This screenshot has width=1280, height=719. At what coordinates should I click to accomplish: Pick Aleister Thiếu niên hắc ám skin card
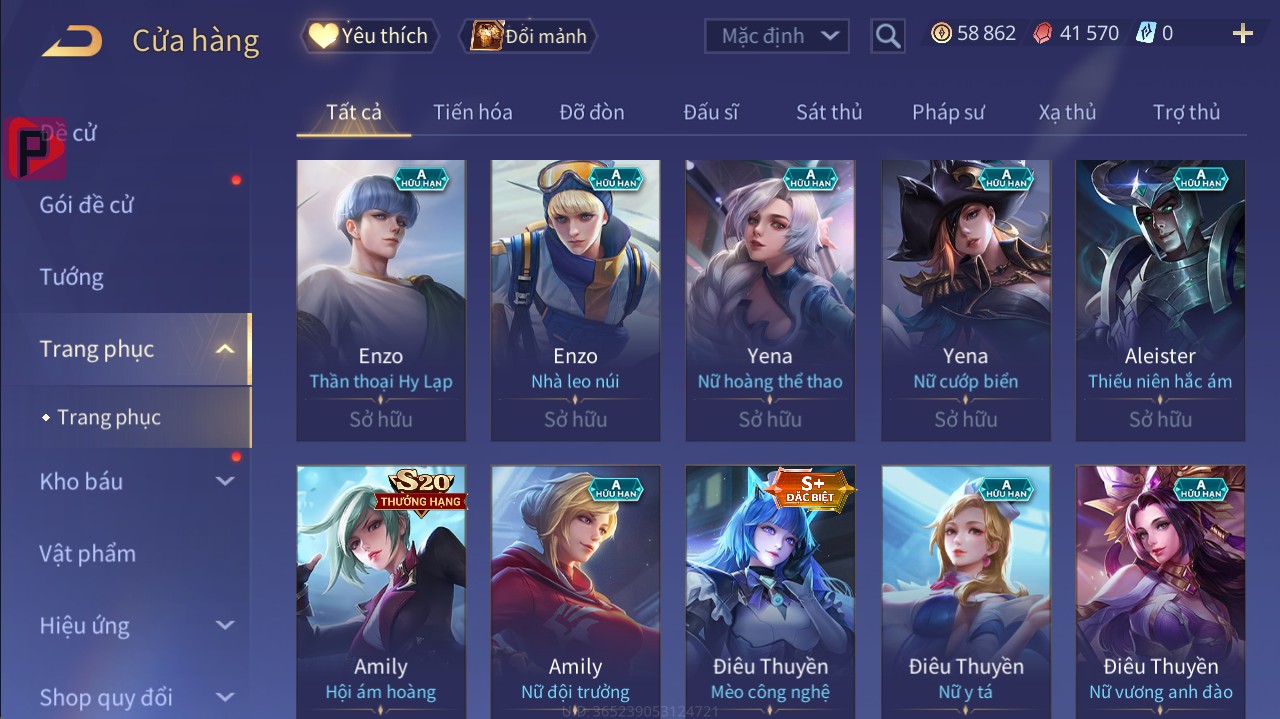coord(1160,300)
